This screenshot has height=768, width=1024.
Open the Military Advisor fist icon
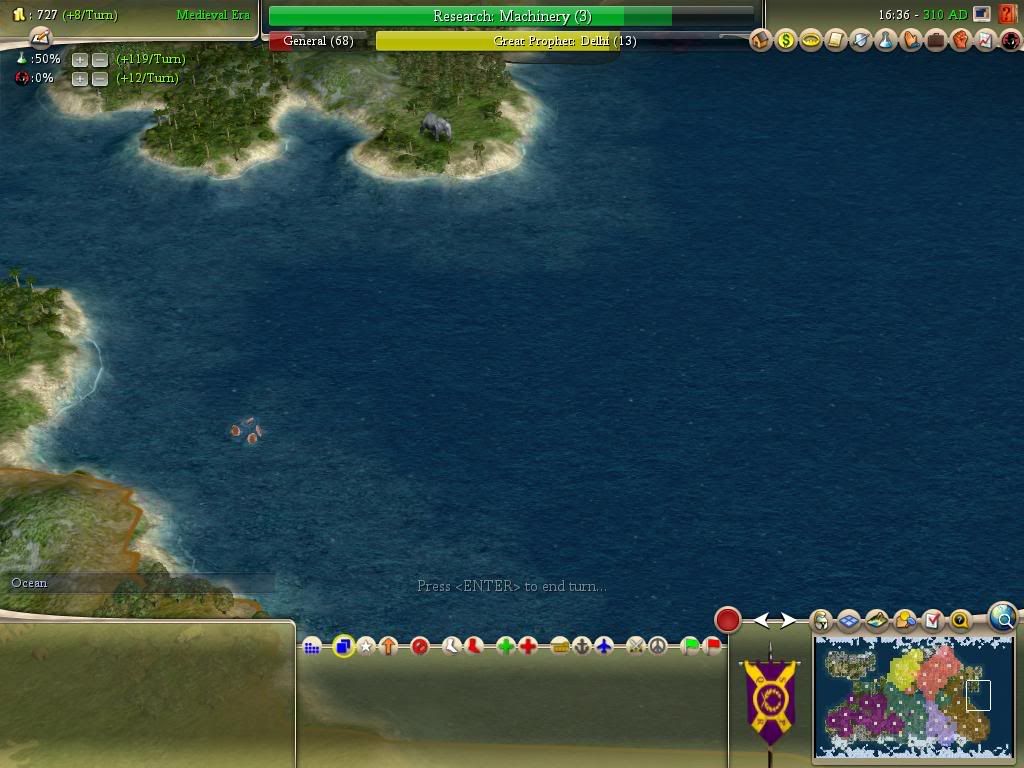[960, 41]
